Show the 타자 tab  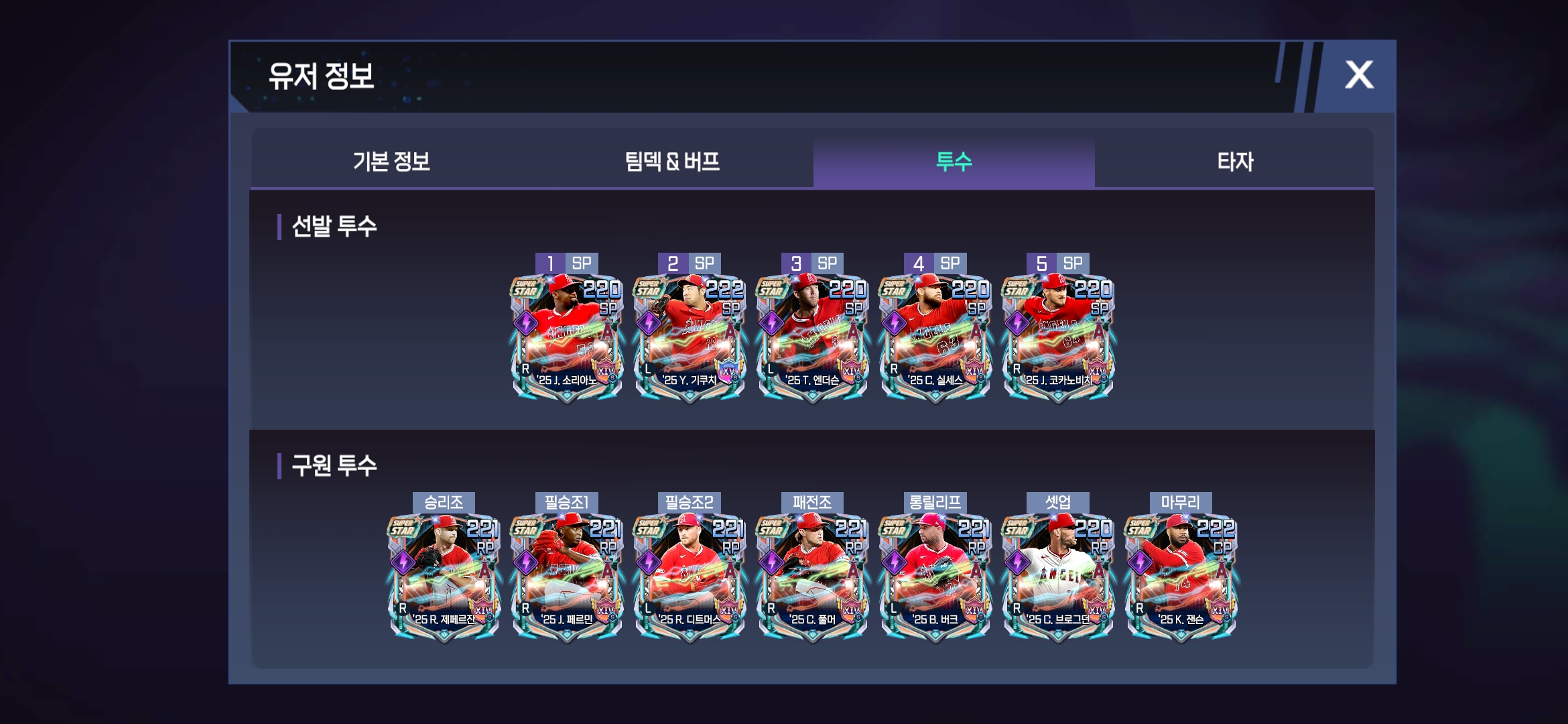pyautogui.click(x=1234, y=162)
